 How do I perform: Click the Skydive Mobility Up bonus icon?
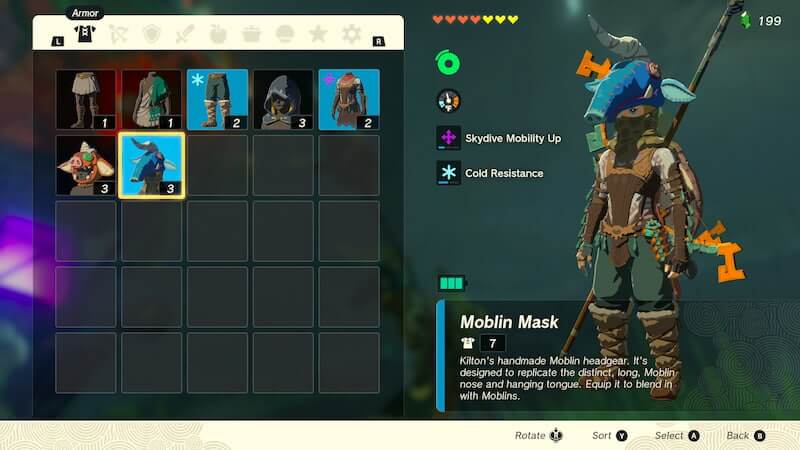(x=448, y=138)
